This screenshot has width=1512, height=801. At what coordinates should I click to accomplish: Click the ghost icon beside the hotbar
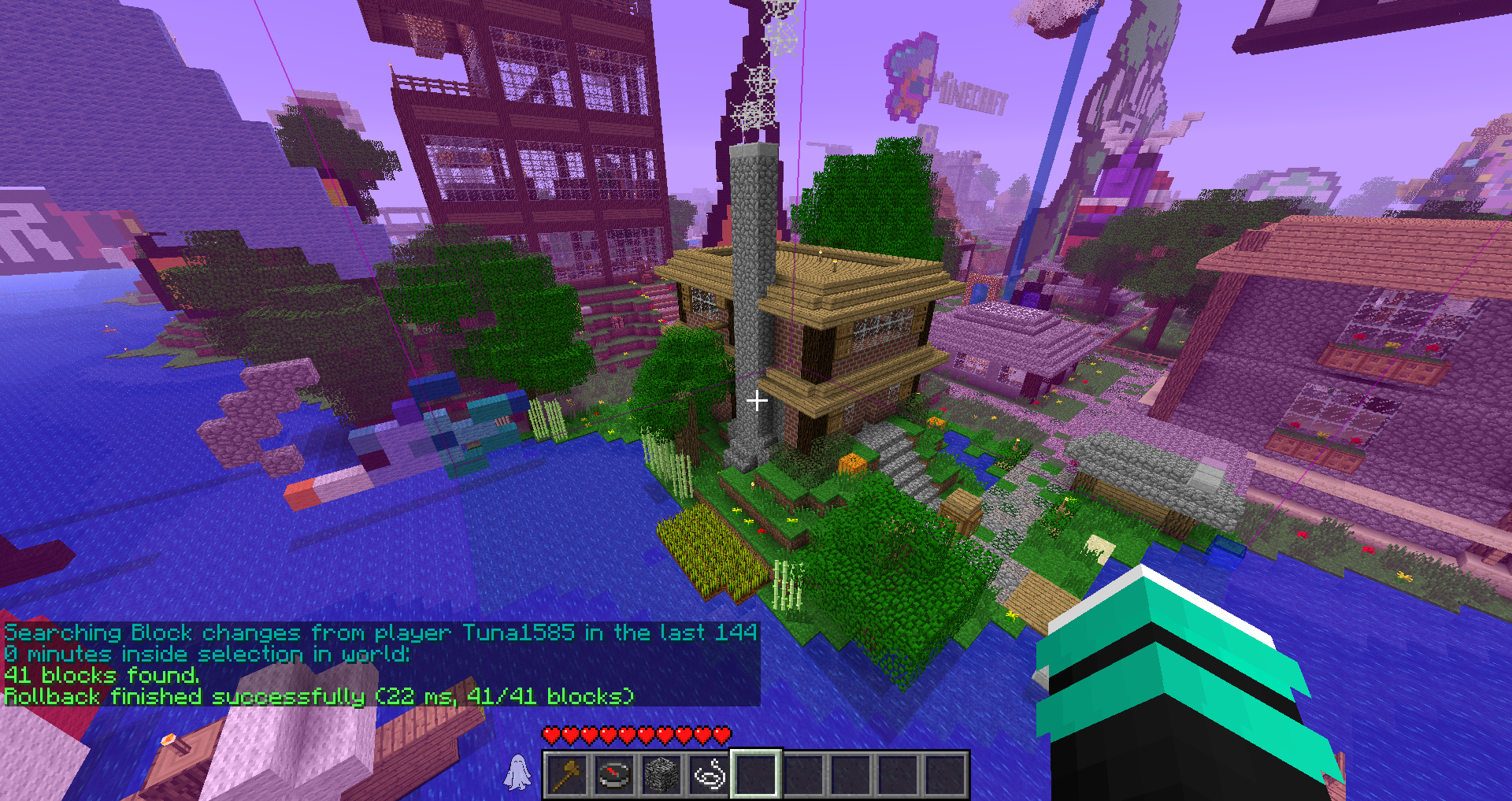pyautogui.click(x=517, y=773)
